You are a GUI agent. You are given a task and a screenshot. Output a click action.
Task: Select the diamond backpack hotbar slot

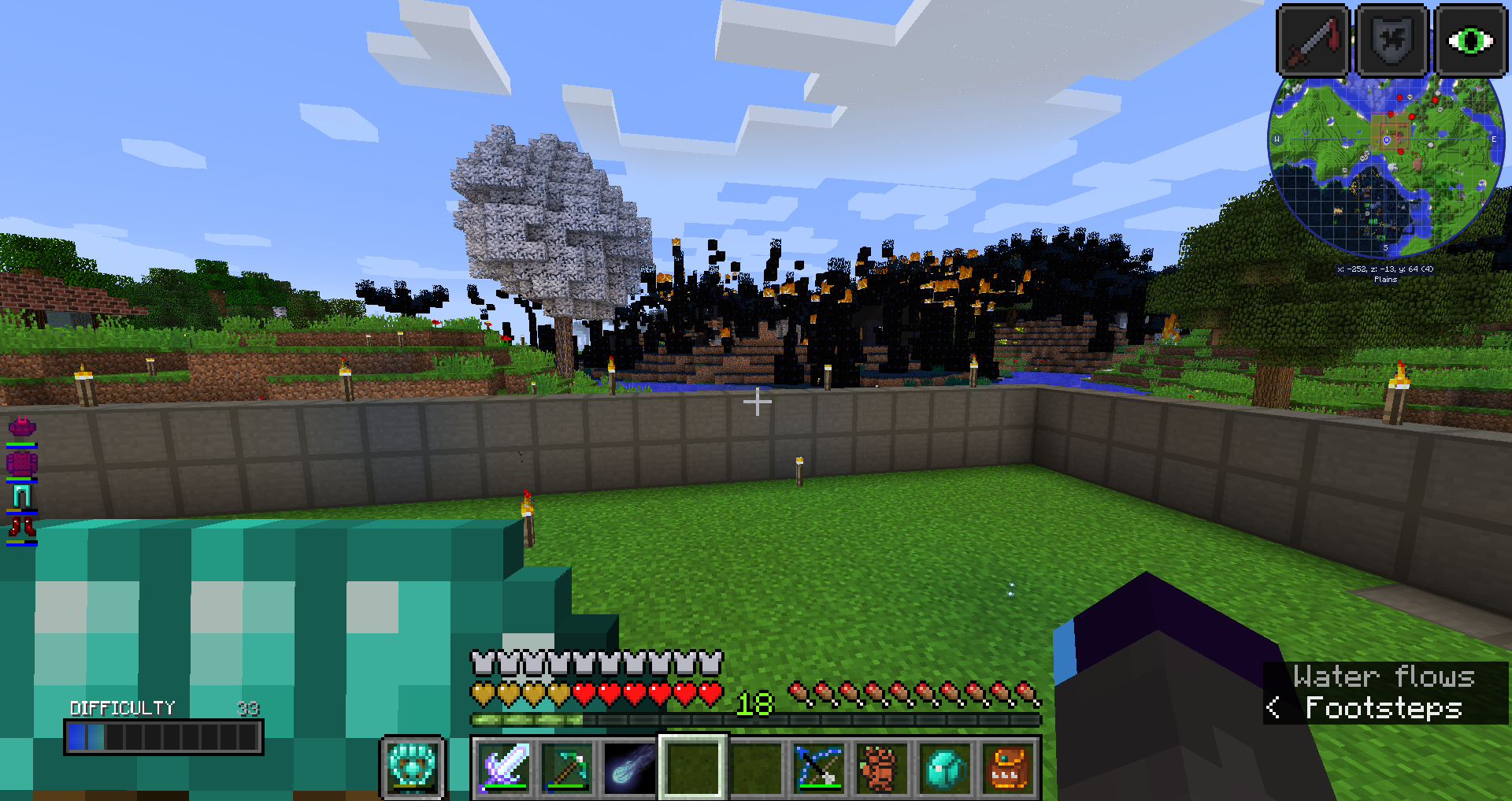pyautogui.click(x=945, y=768)
